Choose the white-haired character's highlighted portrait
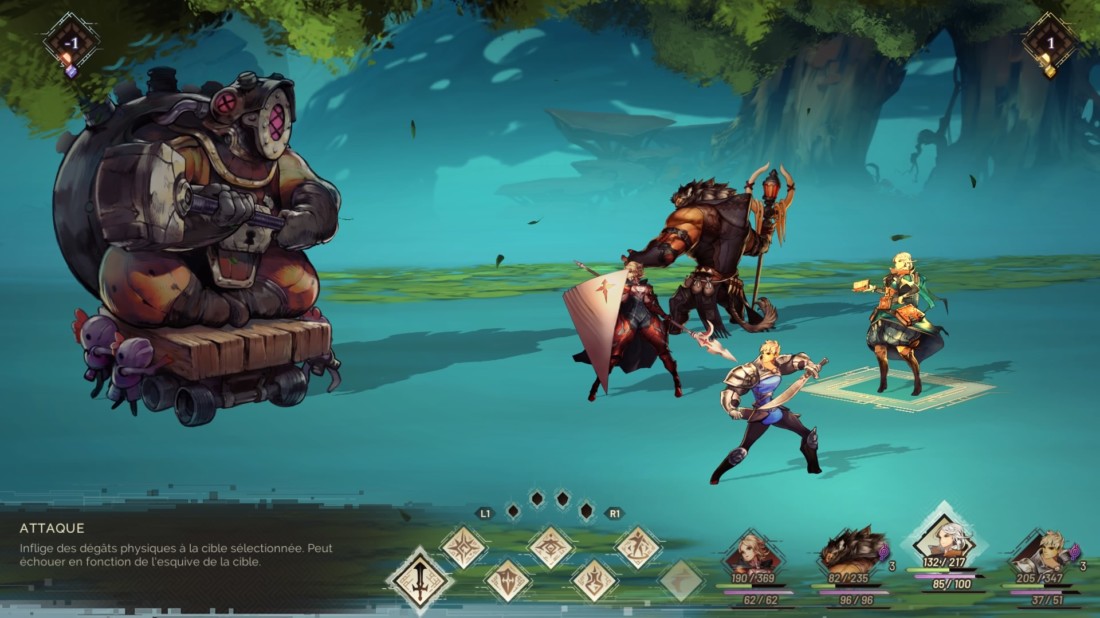 pyautogui.click(x=944, y=542)
